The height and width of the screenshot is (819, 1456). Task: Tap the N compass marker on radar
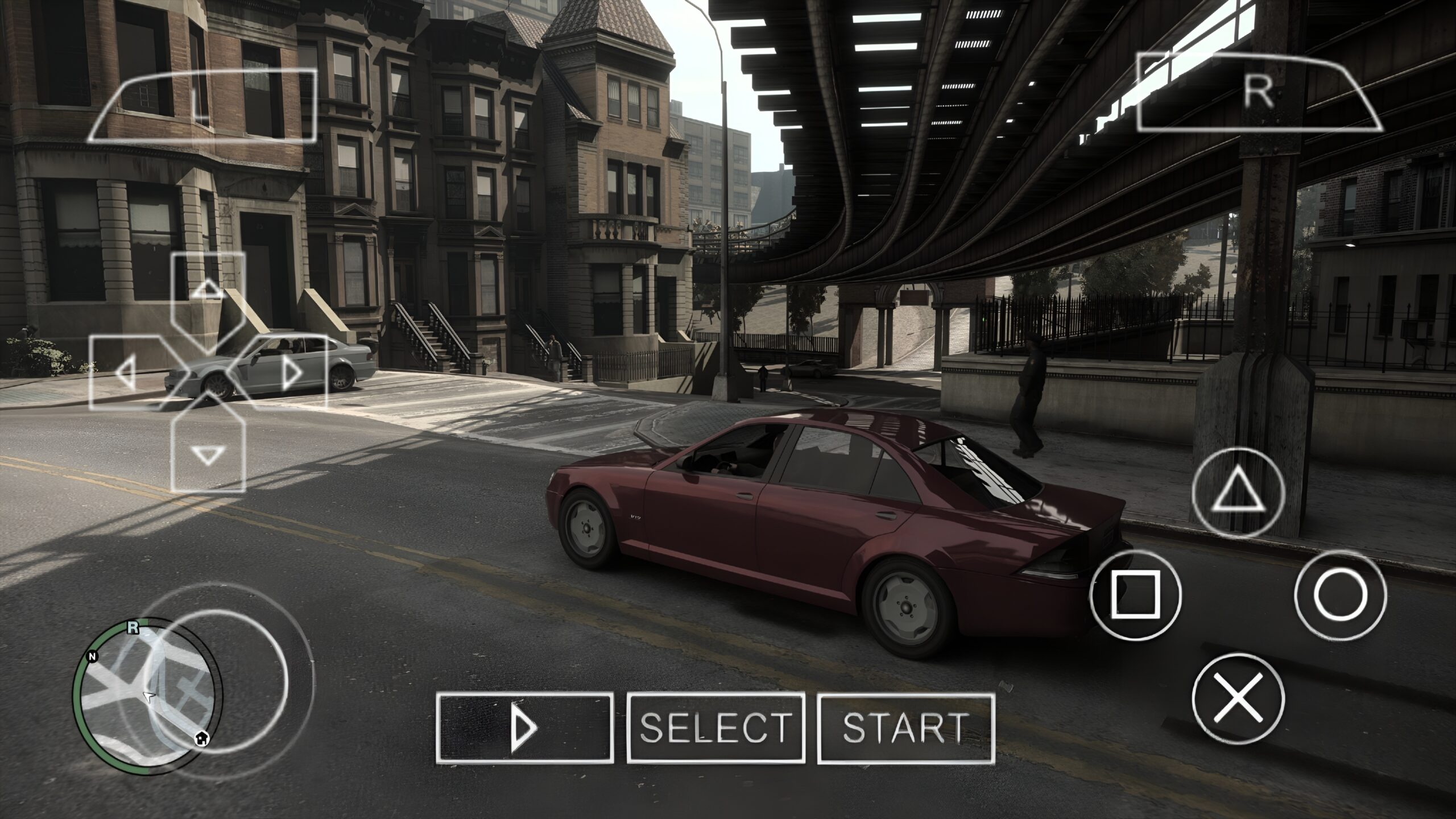(x=92, y=657)
